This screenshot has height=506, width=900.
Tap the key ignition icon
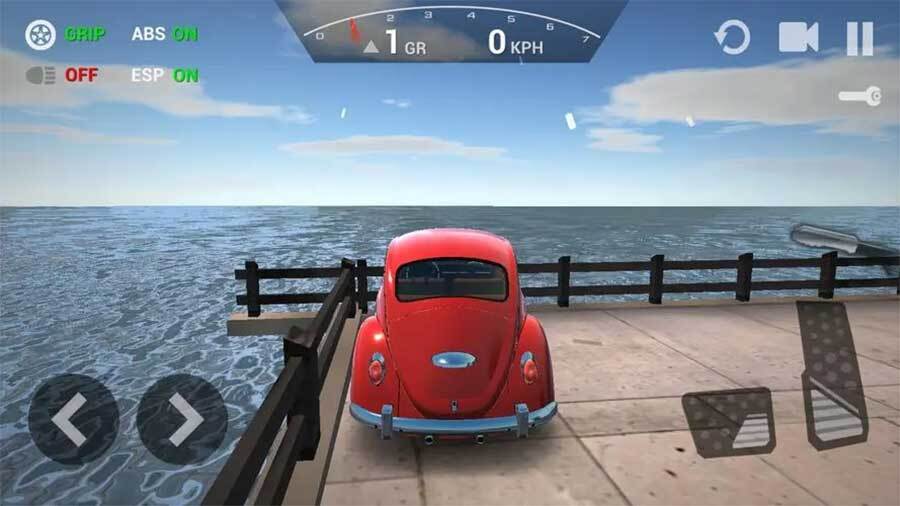(x=860, y=96)
